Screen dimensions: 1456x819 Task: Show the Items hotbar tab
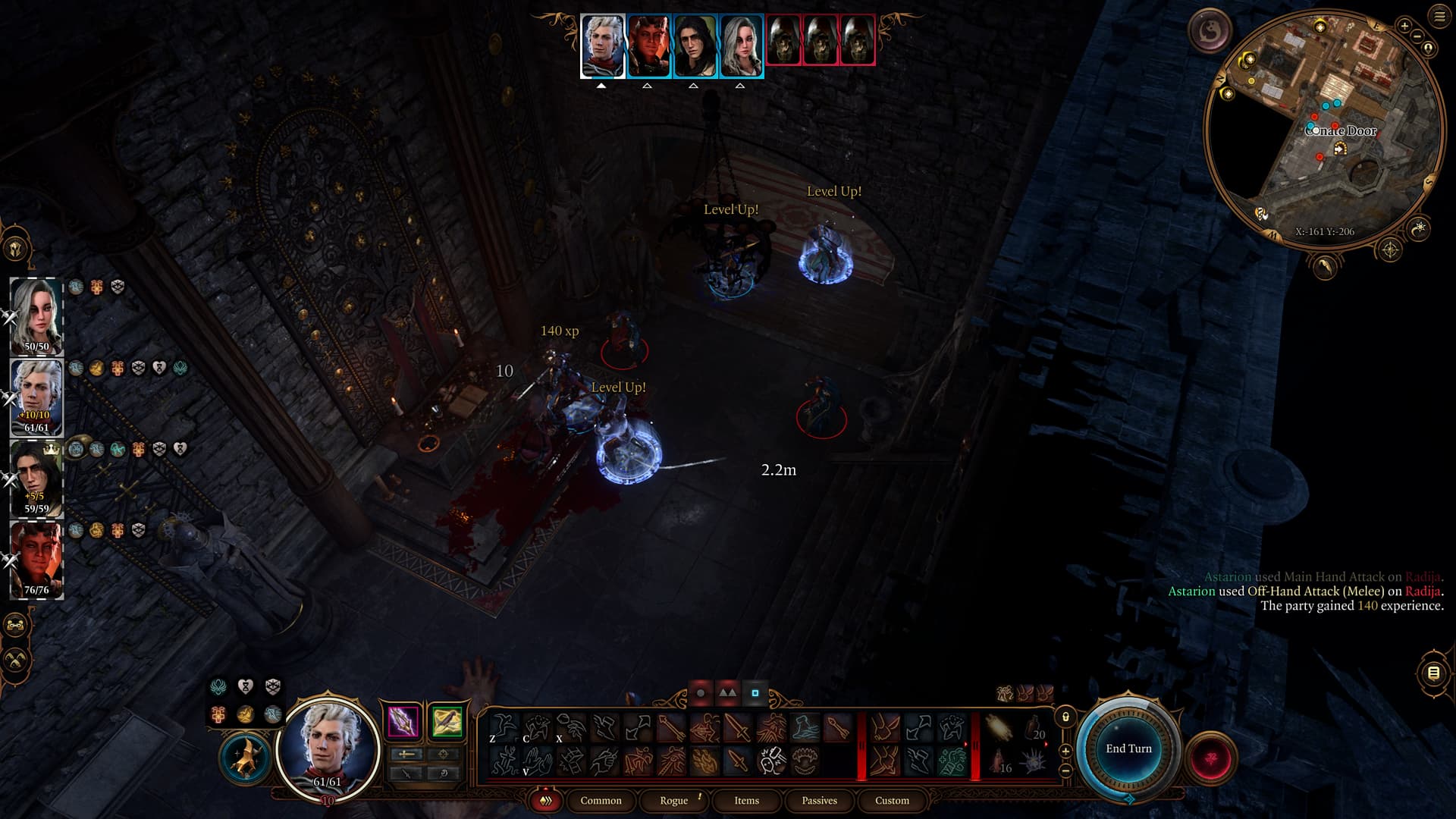point(746,800)
